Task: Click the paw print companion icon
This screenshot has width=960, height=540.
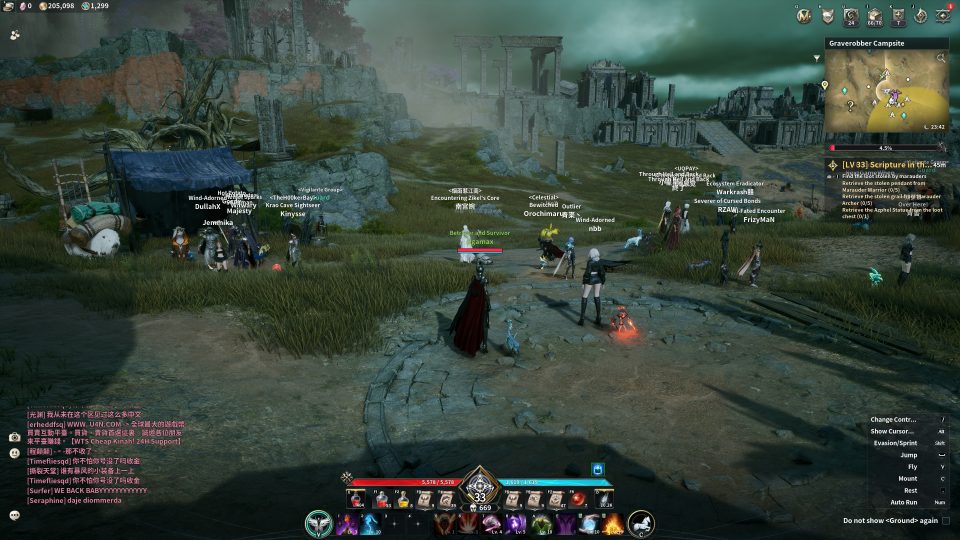Action: pos(15,33)
